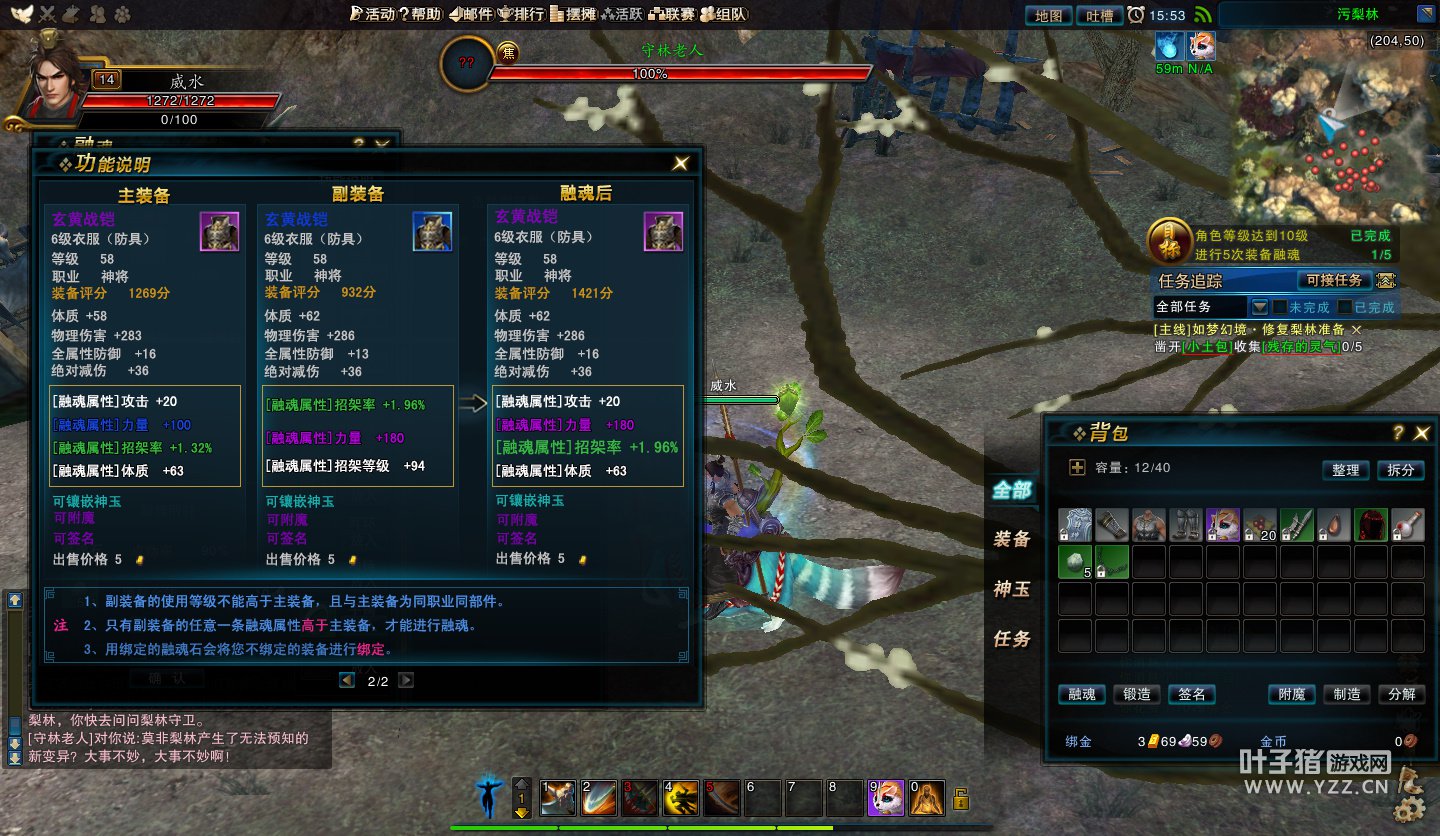Click the 拆分 split button

pyautogui.click(x=1399, y=470)
